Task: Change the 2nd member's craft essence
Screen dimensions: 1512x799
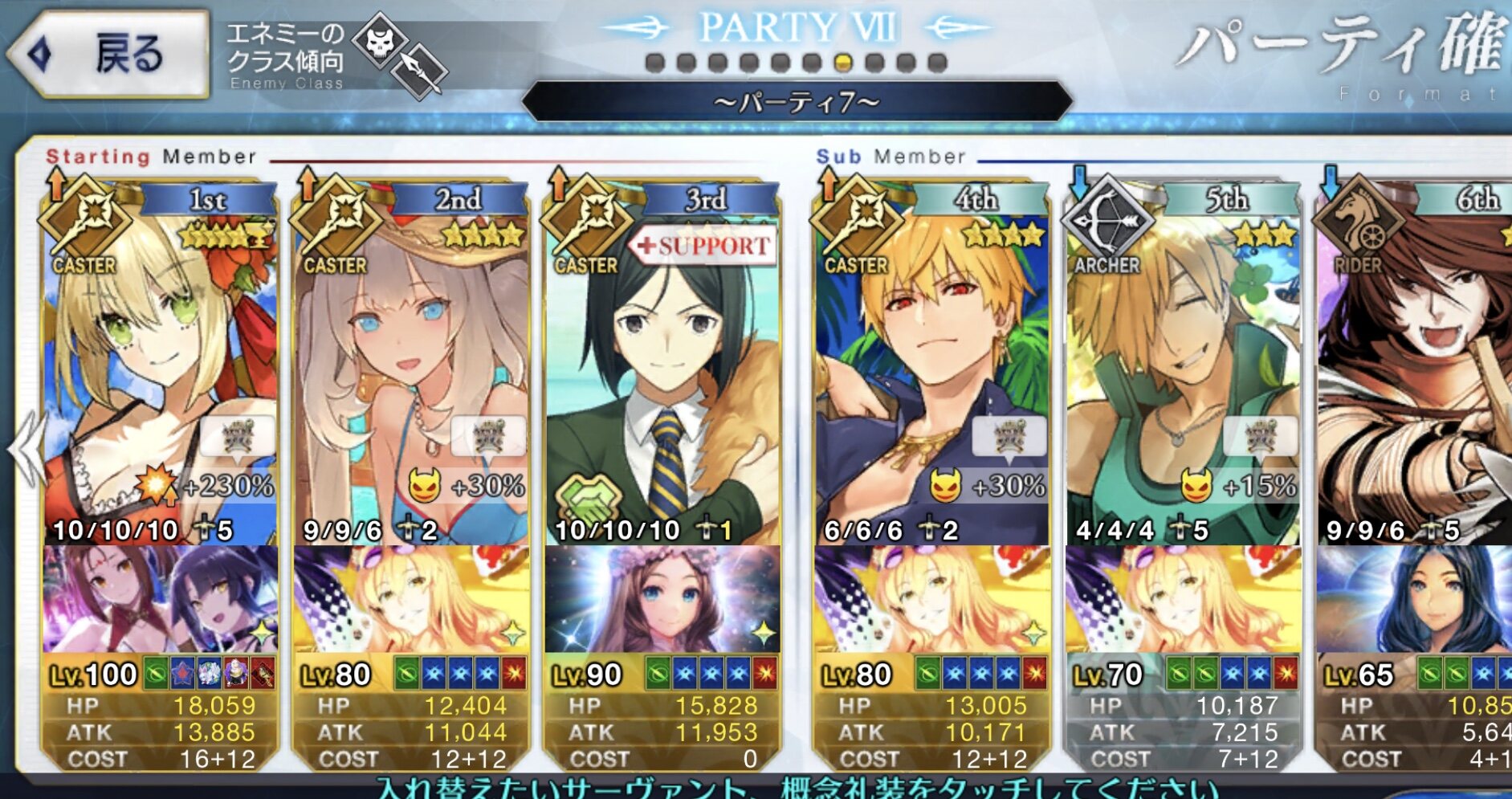Action: 411,598
